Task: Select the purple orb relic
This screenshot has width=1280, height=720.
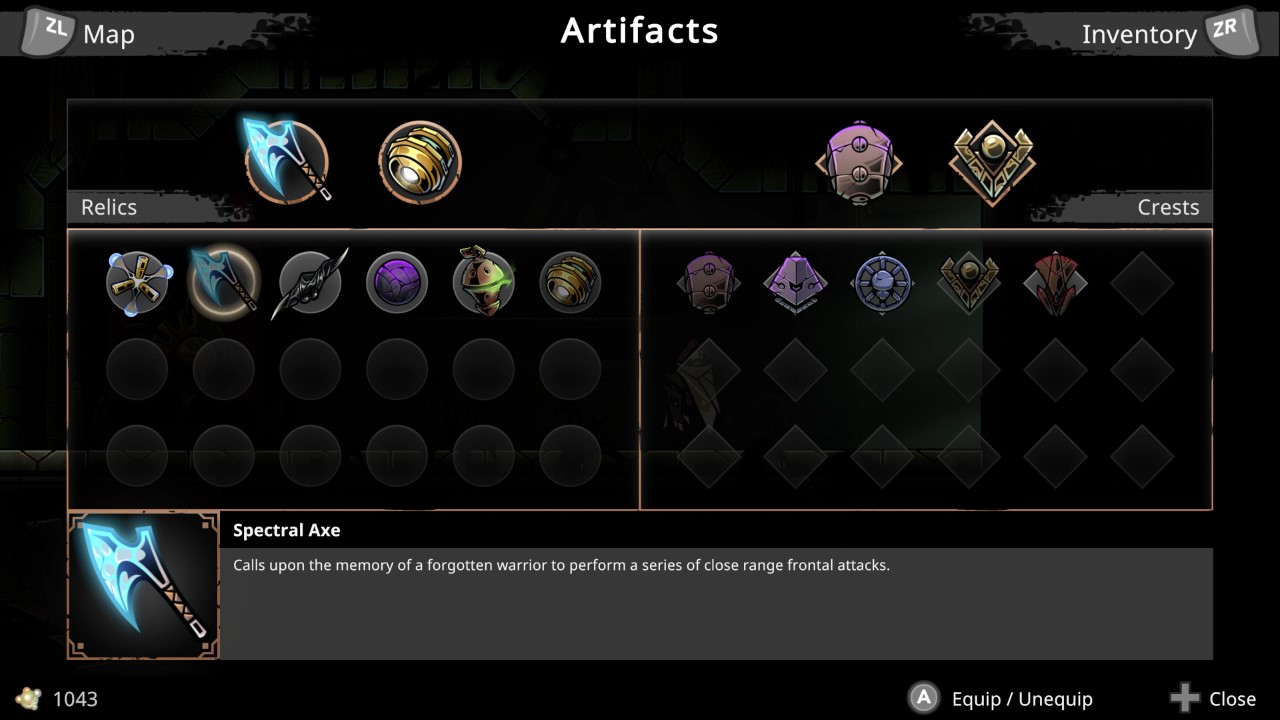Action: tap(396, 282)
